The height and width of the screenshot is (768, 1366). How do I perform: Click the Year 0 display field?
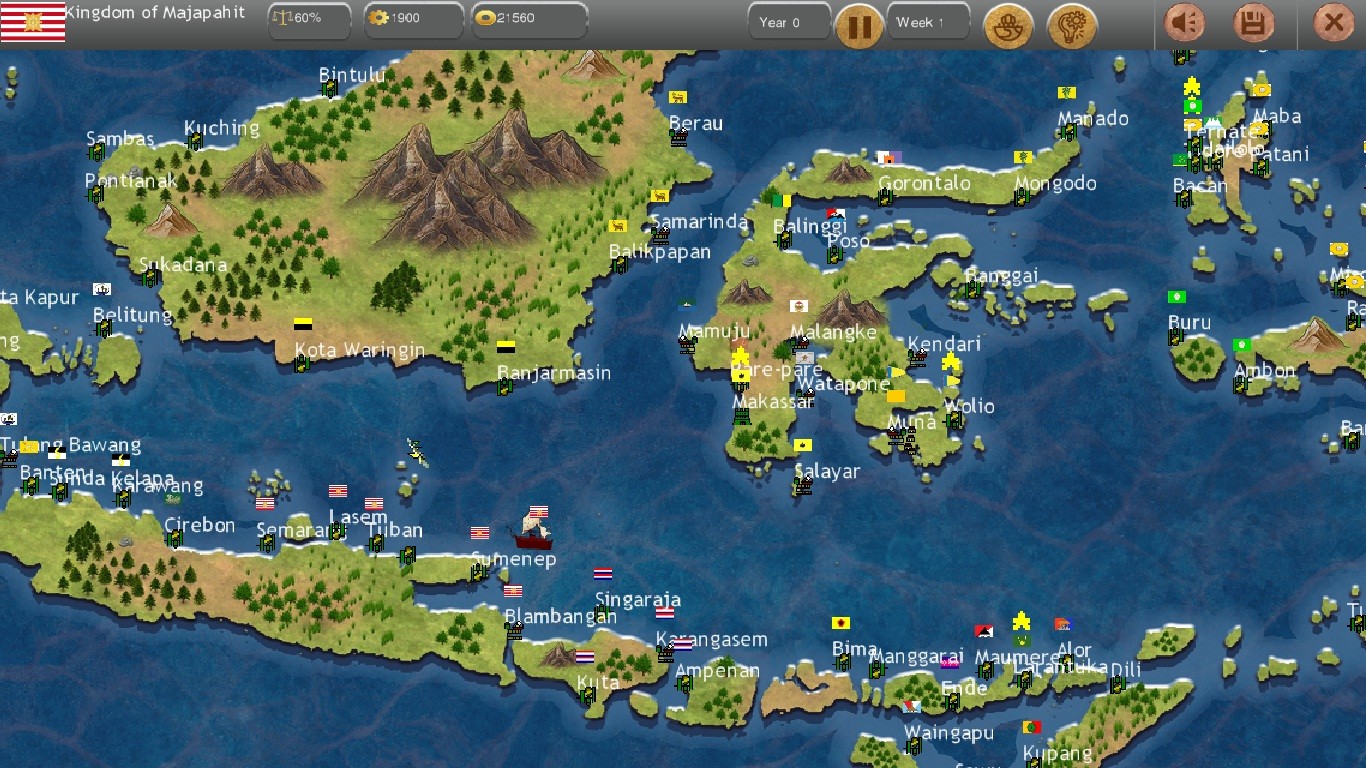point(789,20)
